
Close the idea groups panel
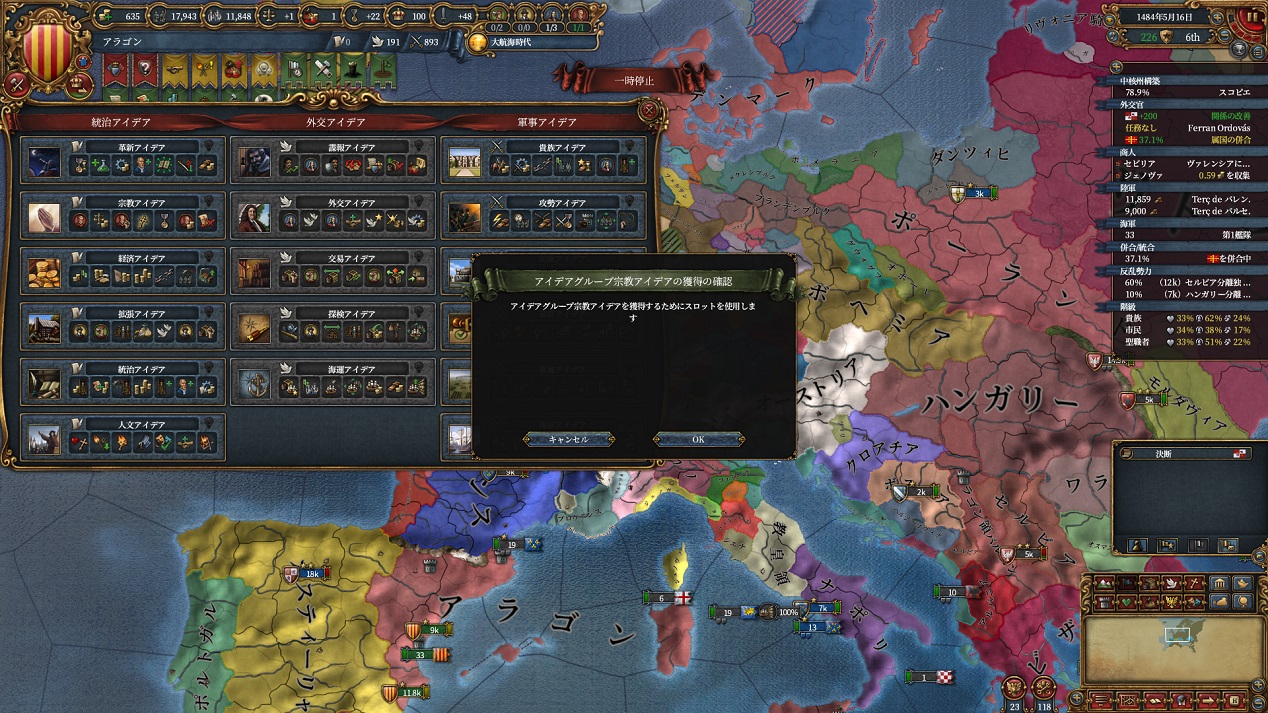click(x=649, y=110)
